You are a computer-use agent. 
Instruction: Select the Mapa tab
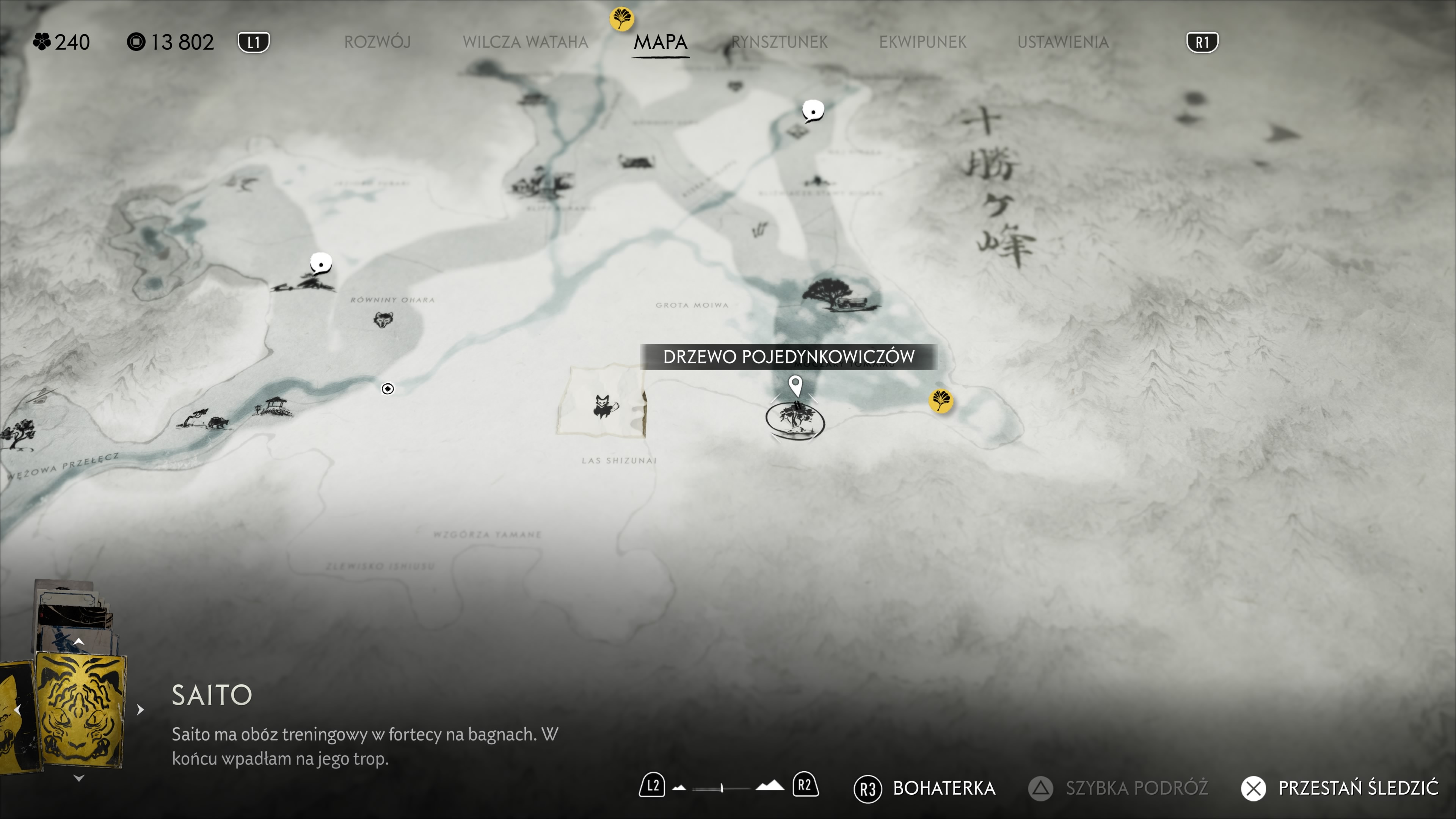pyautogui.click(x=660, y=42)
